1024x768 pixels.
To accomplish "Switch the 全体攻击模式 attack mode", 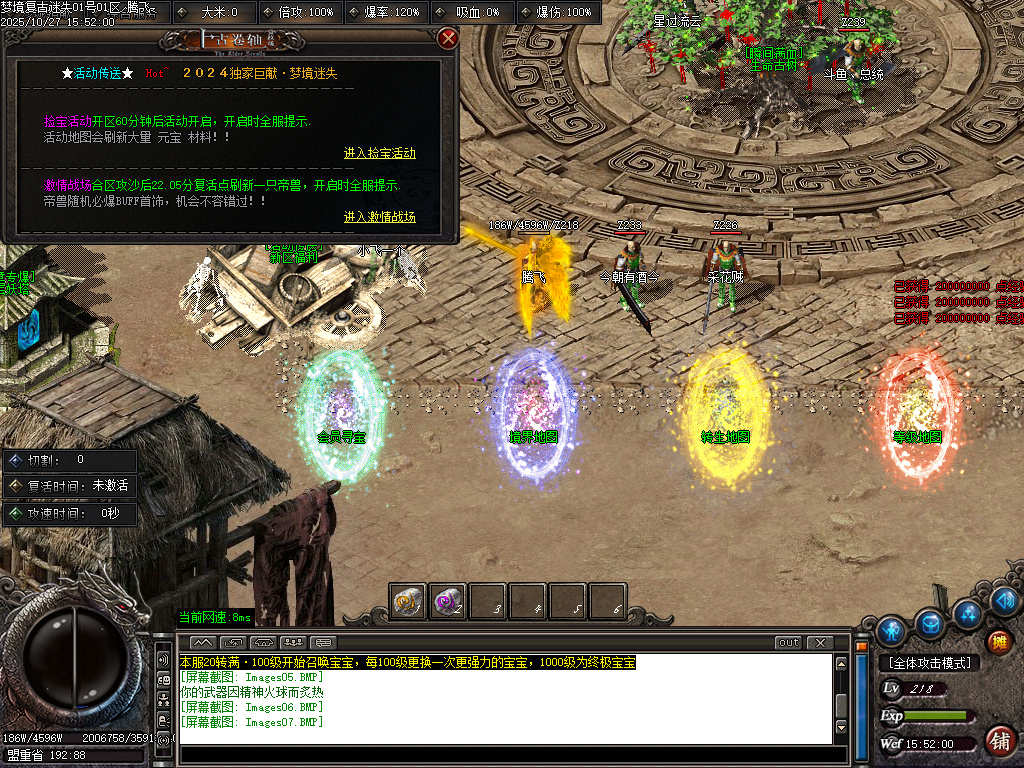I will [x=929, y=663].
